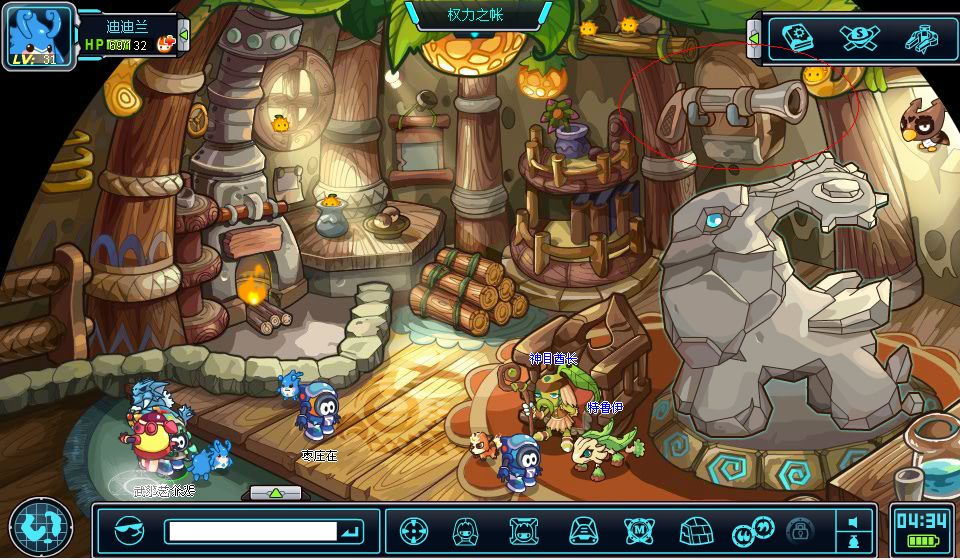Toggle the sound speaker icon
This screenshot has height=560, width=960.
pyautogui.click(x=853, y=522)
